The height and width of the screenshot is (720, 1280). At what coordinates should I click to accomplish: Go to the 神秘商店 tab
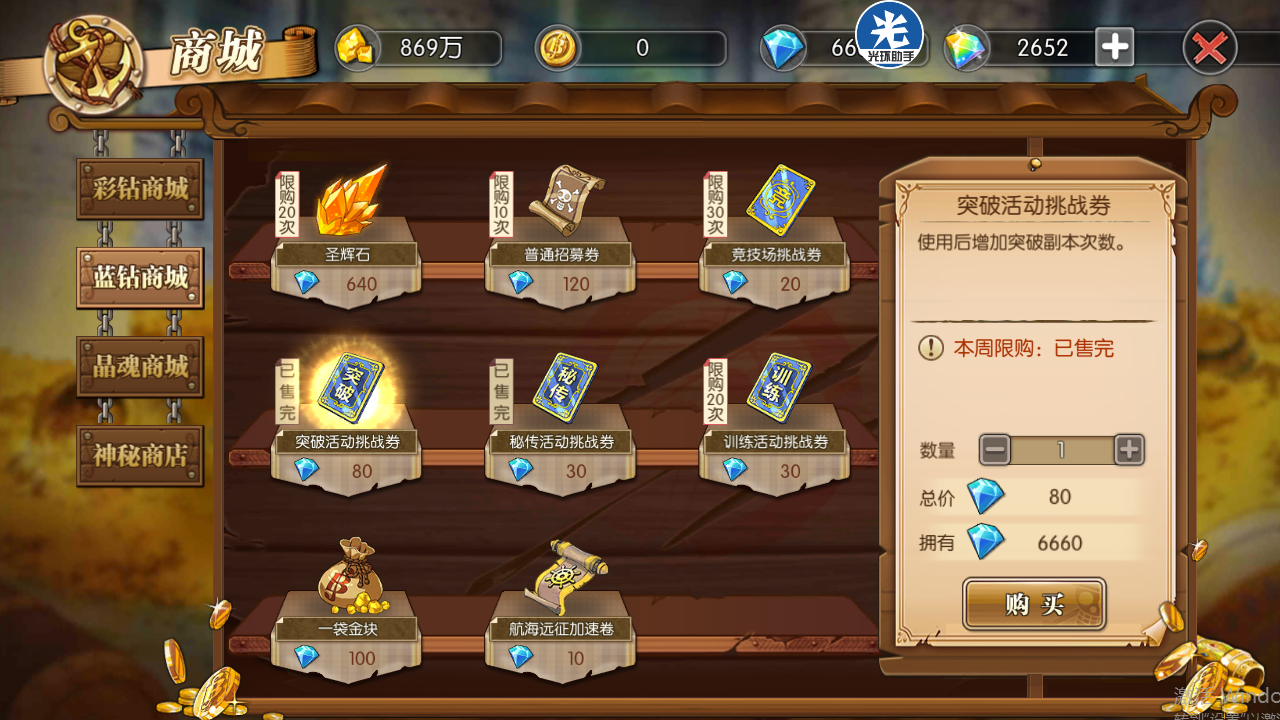tap(140, 455)
